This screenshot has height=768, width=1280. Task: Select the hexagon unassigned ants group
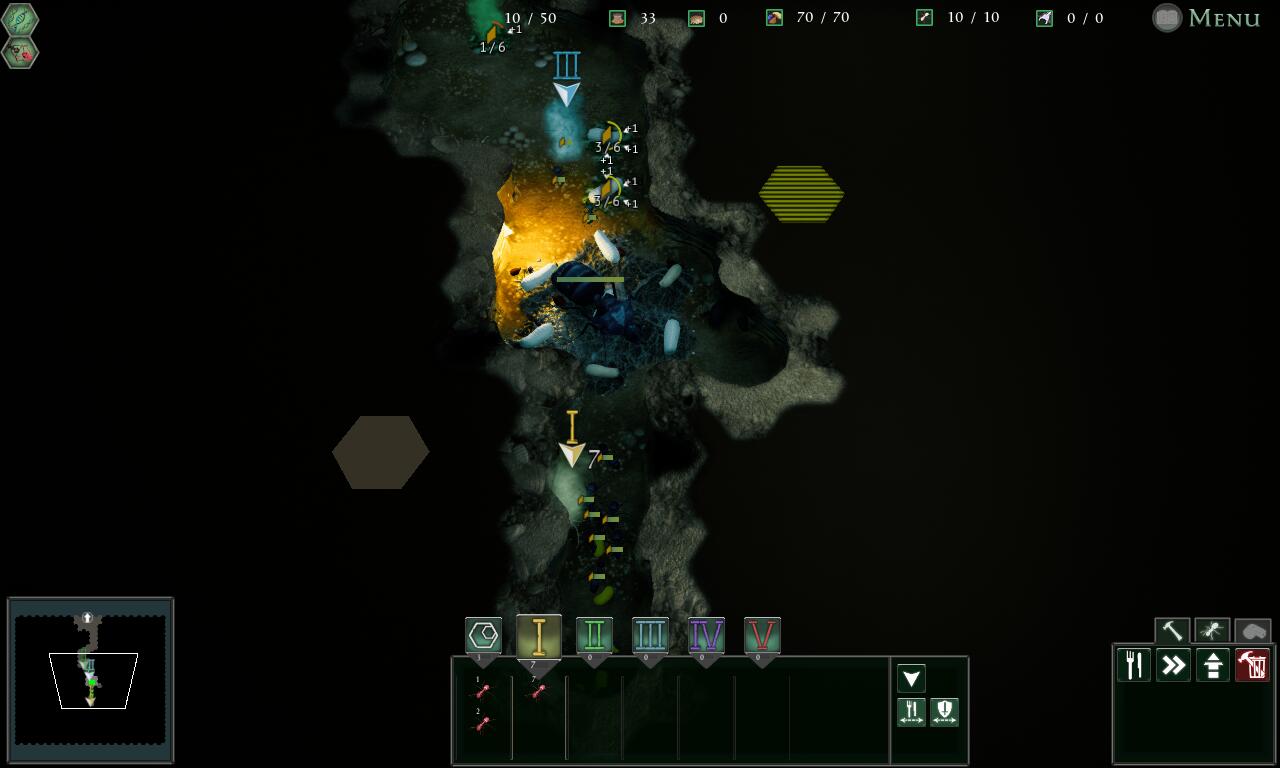pyautogui.click(x=483, y=636)
